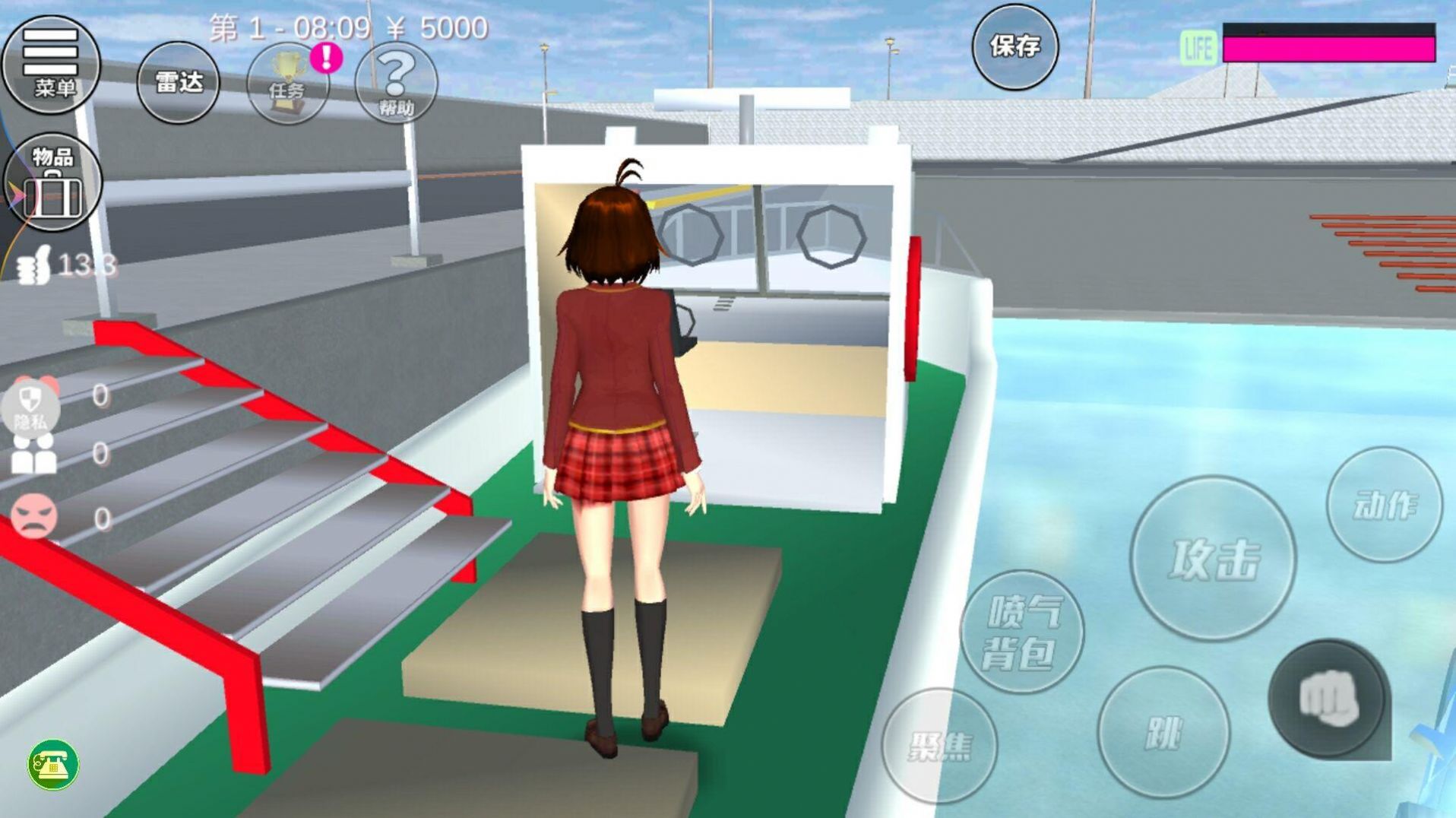Screen dimensions: 1456x818
Task: Tap the 隐私 privacy shield icon
Action: click(x=30, y=407)
